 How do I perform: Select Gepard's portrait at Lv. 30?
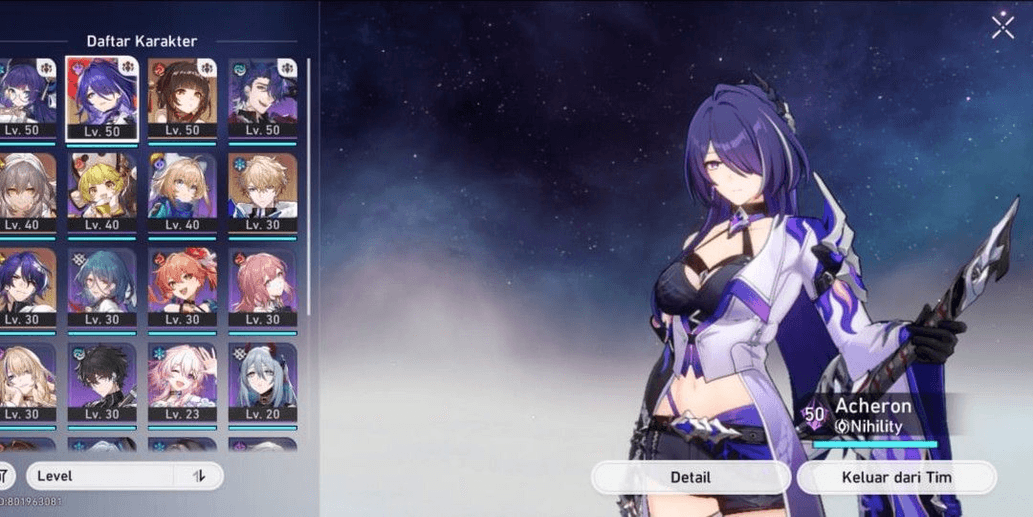(x=262, y=191)
